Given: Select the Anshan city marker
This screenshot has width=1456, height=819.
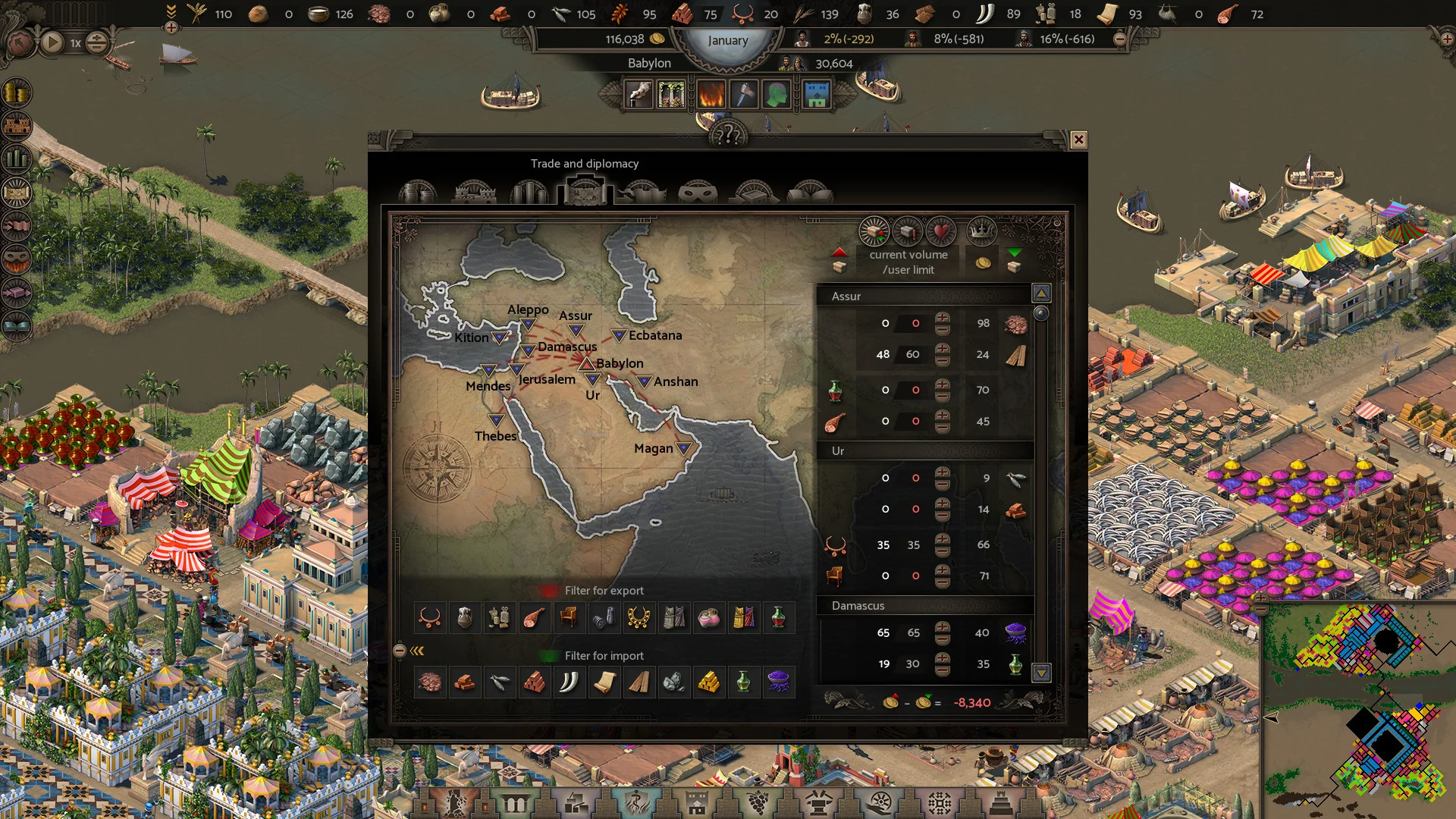Looking at the screenshot, I should (x=644, y=381).
